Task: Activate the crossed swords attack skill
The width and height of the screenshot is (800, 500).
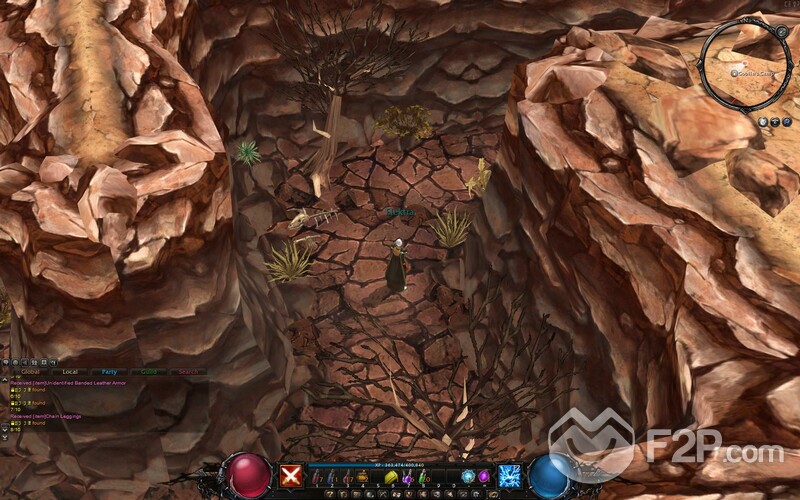Action: click(291, 476)
